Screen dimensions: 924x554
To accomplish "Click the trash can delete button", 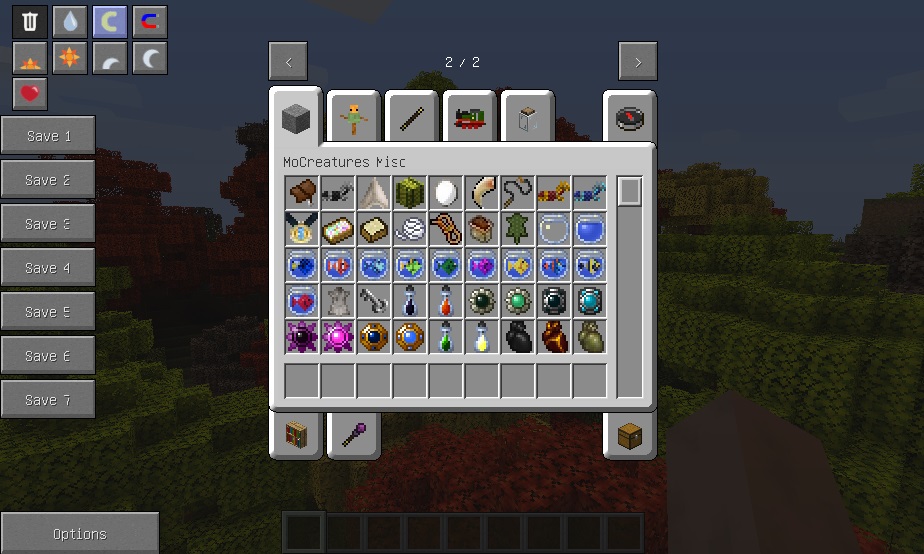I will pos(30,22).
